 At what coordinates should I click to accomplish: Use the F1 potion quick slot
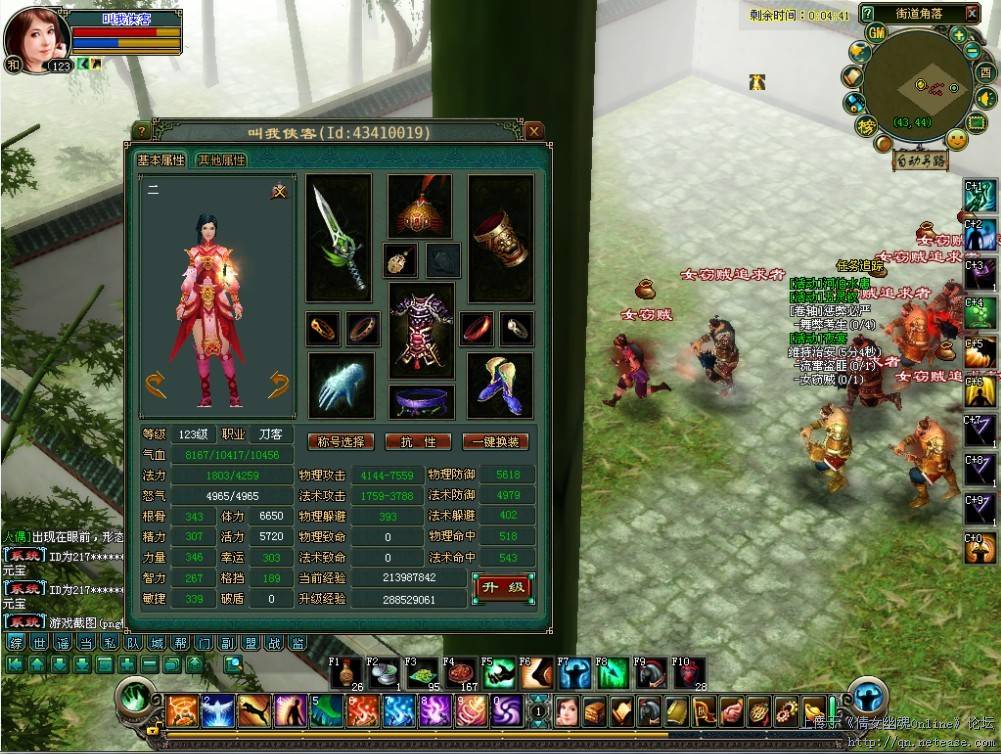pyautogui.click(x=346, y=674)
